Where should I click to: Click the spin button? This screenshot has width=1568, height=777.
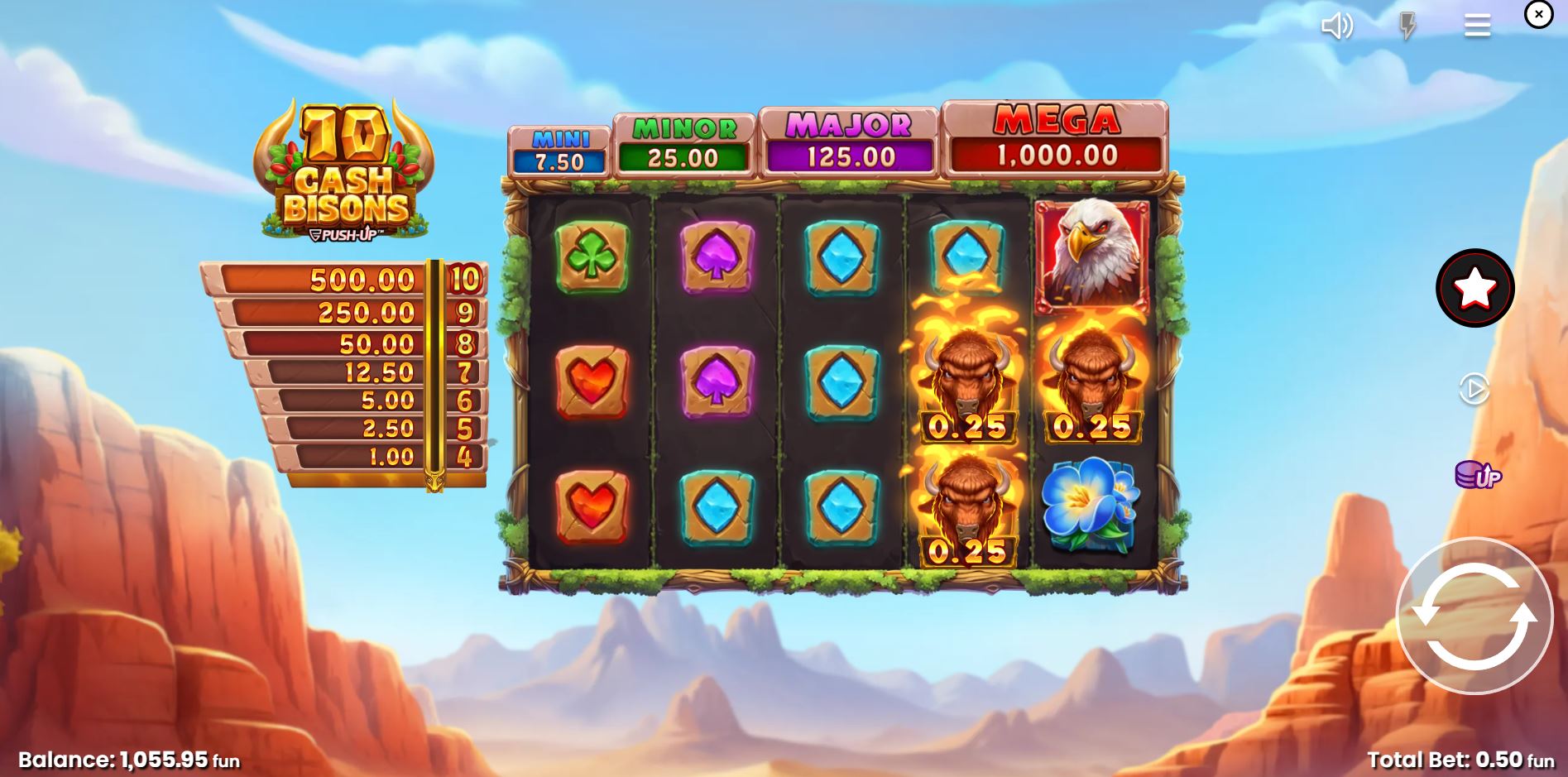[x=1474, y=616]
